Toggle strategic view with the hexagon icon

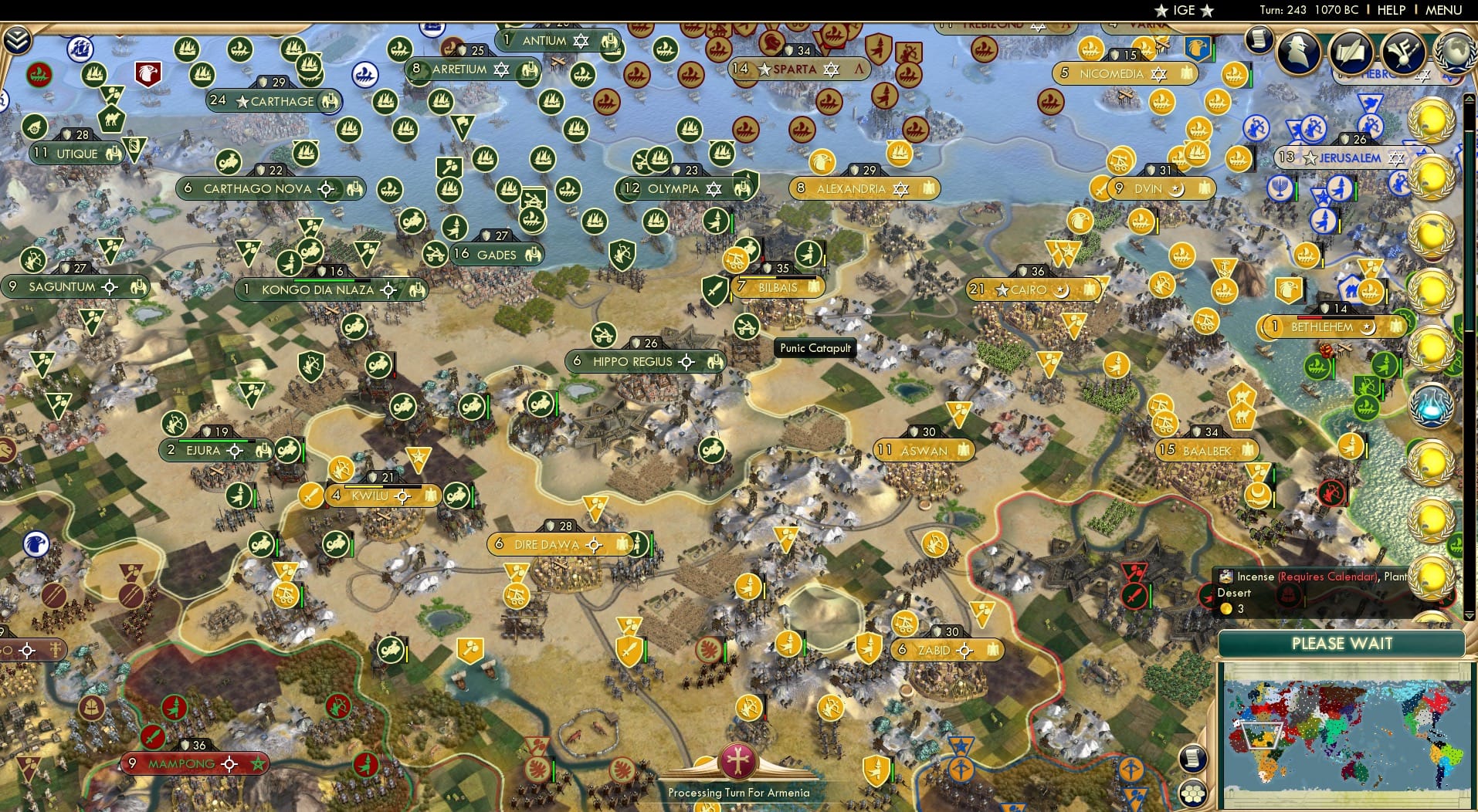(1194, 793)
